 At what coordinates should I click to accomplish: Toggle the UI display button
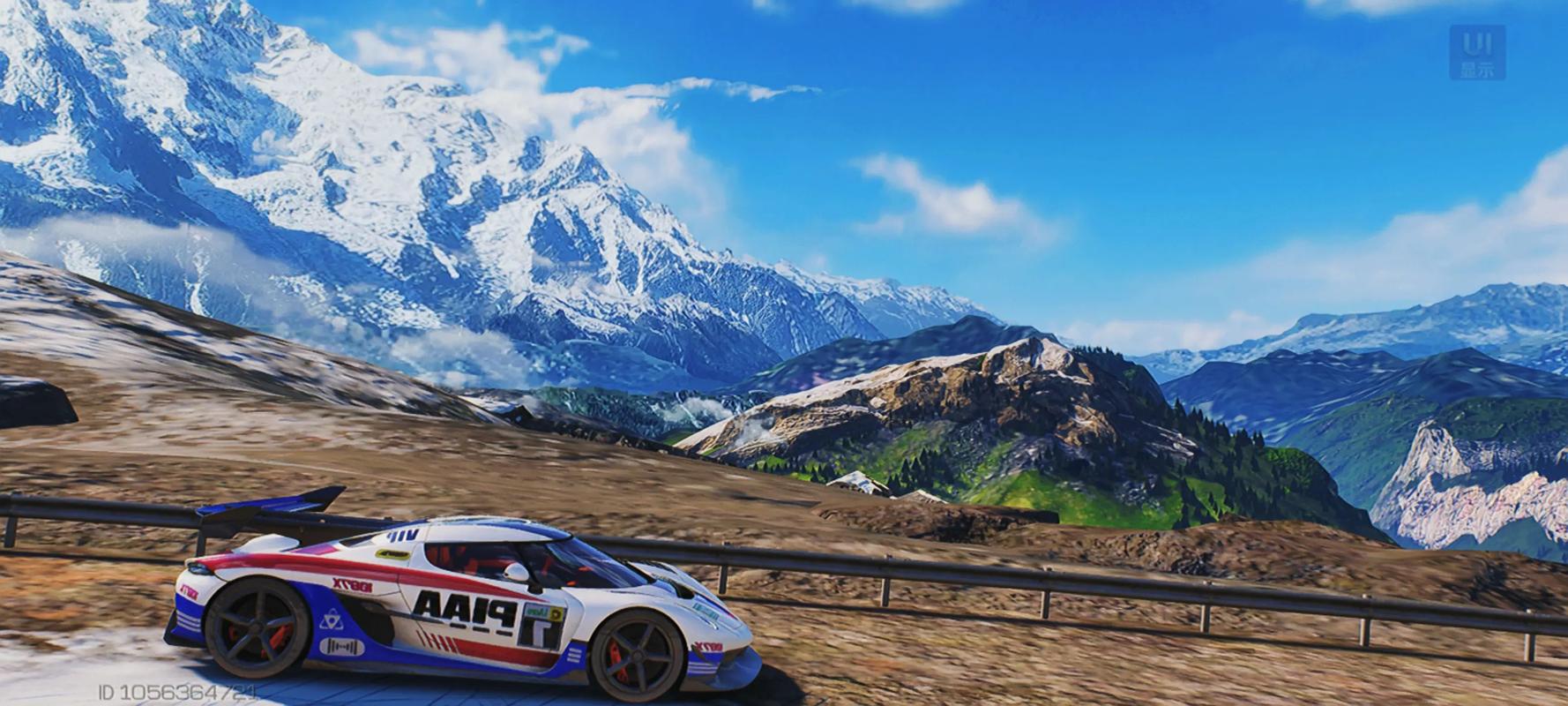pos(1477,53)
